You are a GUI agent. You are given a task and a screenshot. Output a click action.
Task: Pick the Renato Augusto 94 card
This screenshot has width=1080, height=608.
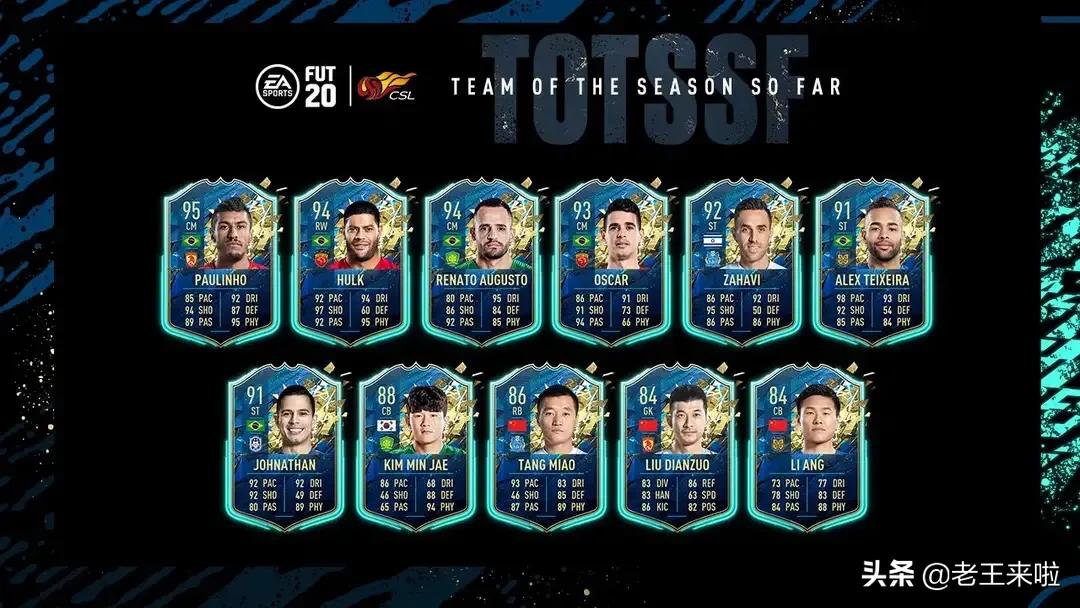[x=481, y=262]
